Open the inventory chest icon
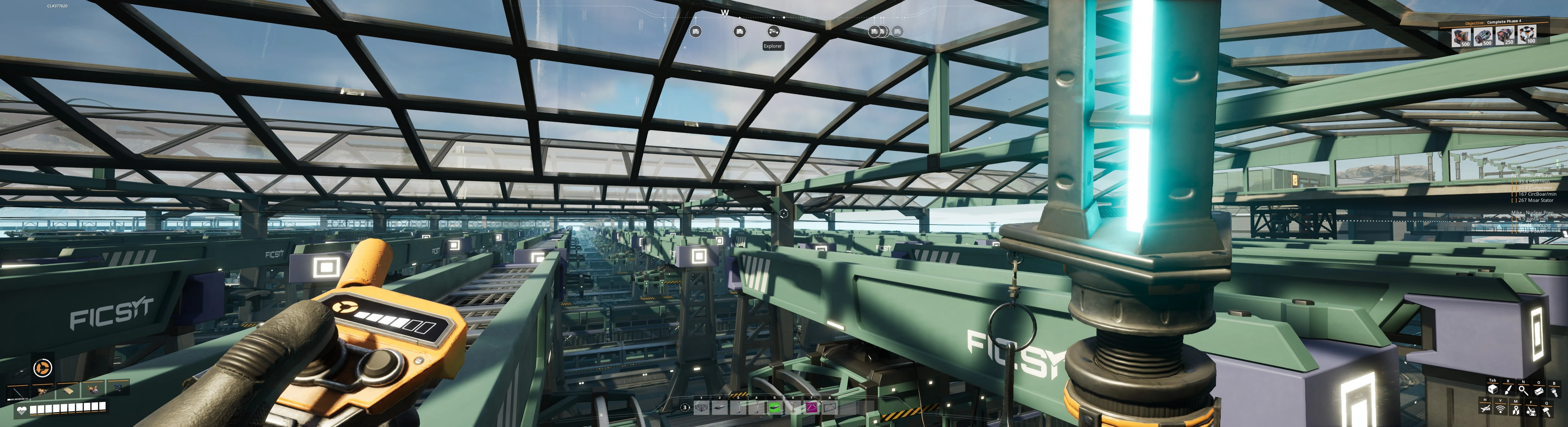 coord(1493,390)
